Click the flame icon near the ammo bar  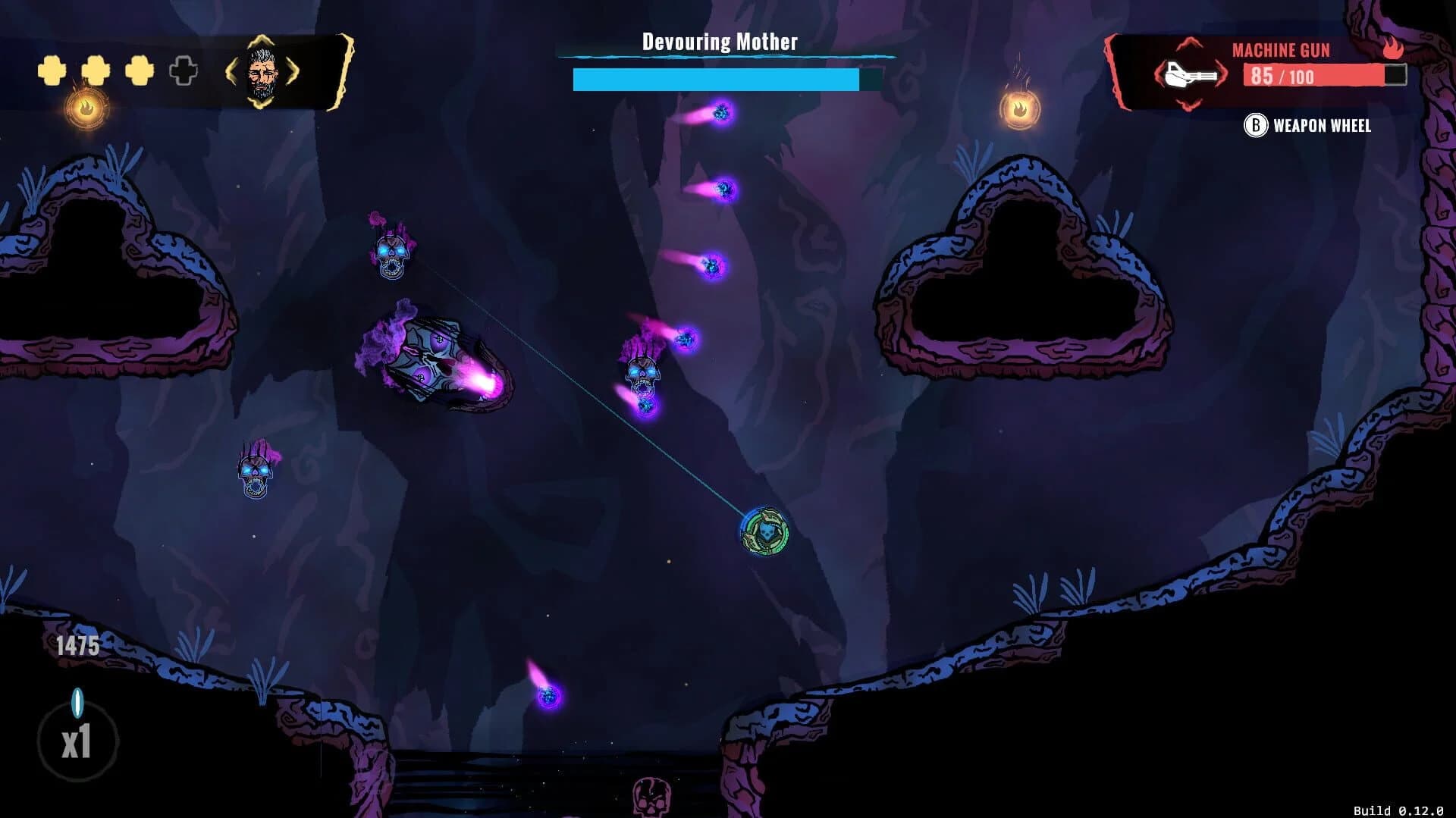pyautogui.click(x=1392, y=48)
